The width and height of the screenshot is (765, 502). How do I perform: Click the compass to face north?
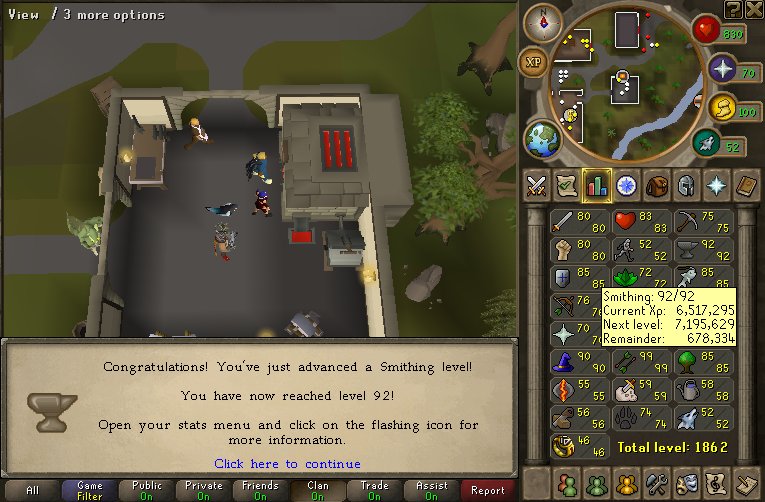[x=543, y=21]
